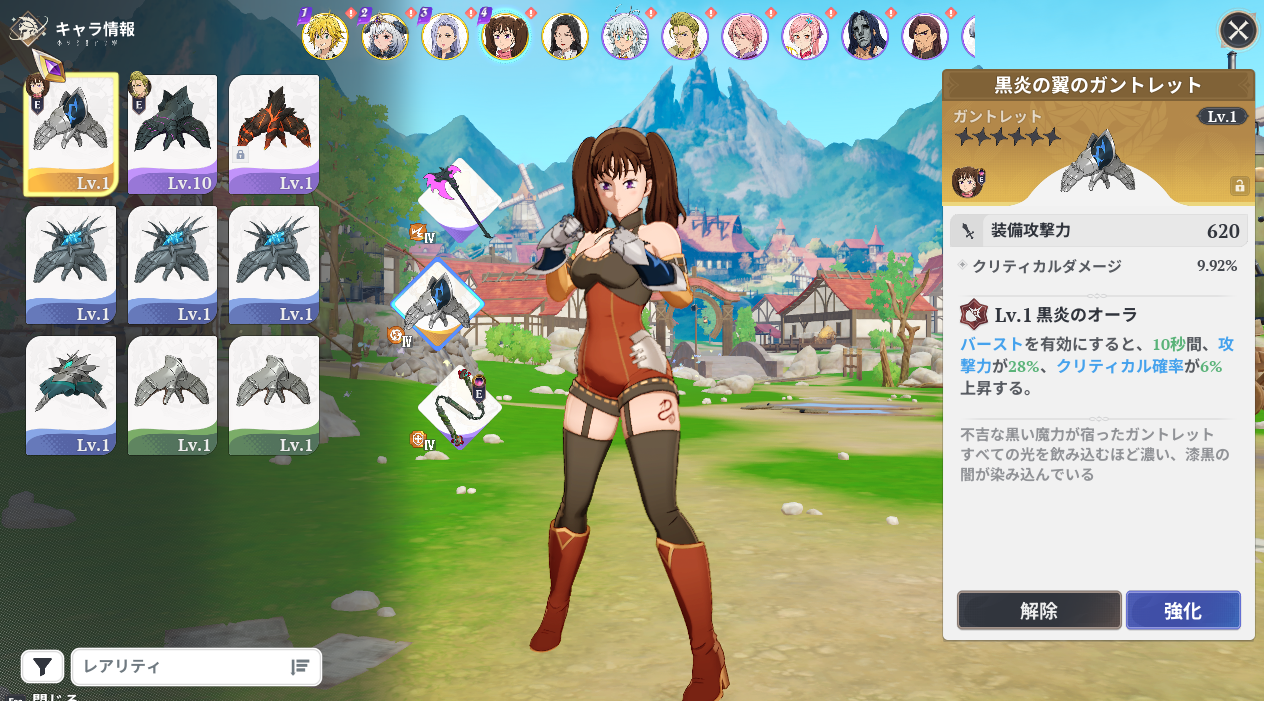Switch to blonde character portrait number 1
Screen dimensions: 1264x701
(325, 37)
